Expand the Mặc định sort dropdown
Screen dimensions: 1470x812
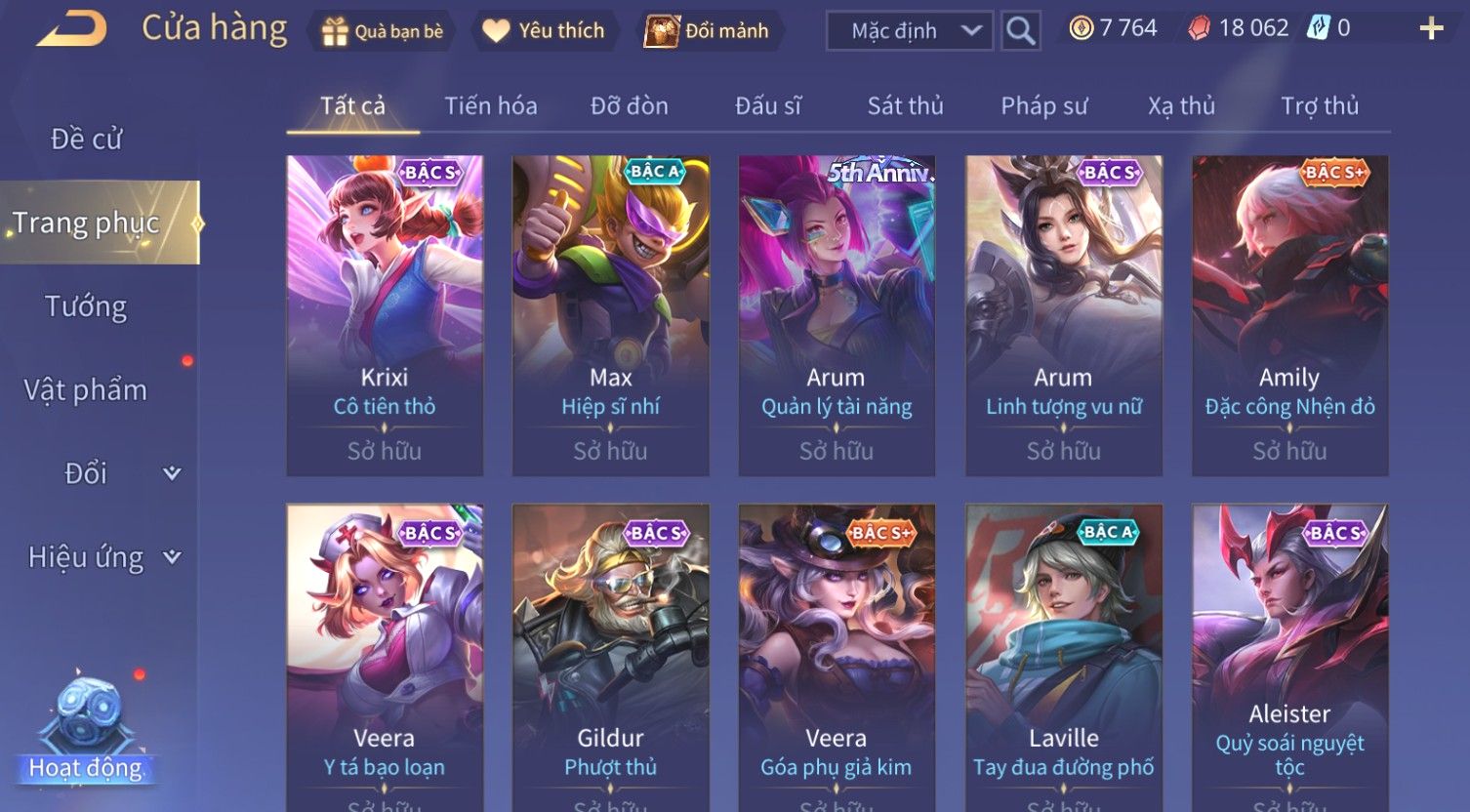tap(909, 31)
